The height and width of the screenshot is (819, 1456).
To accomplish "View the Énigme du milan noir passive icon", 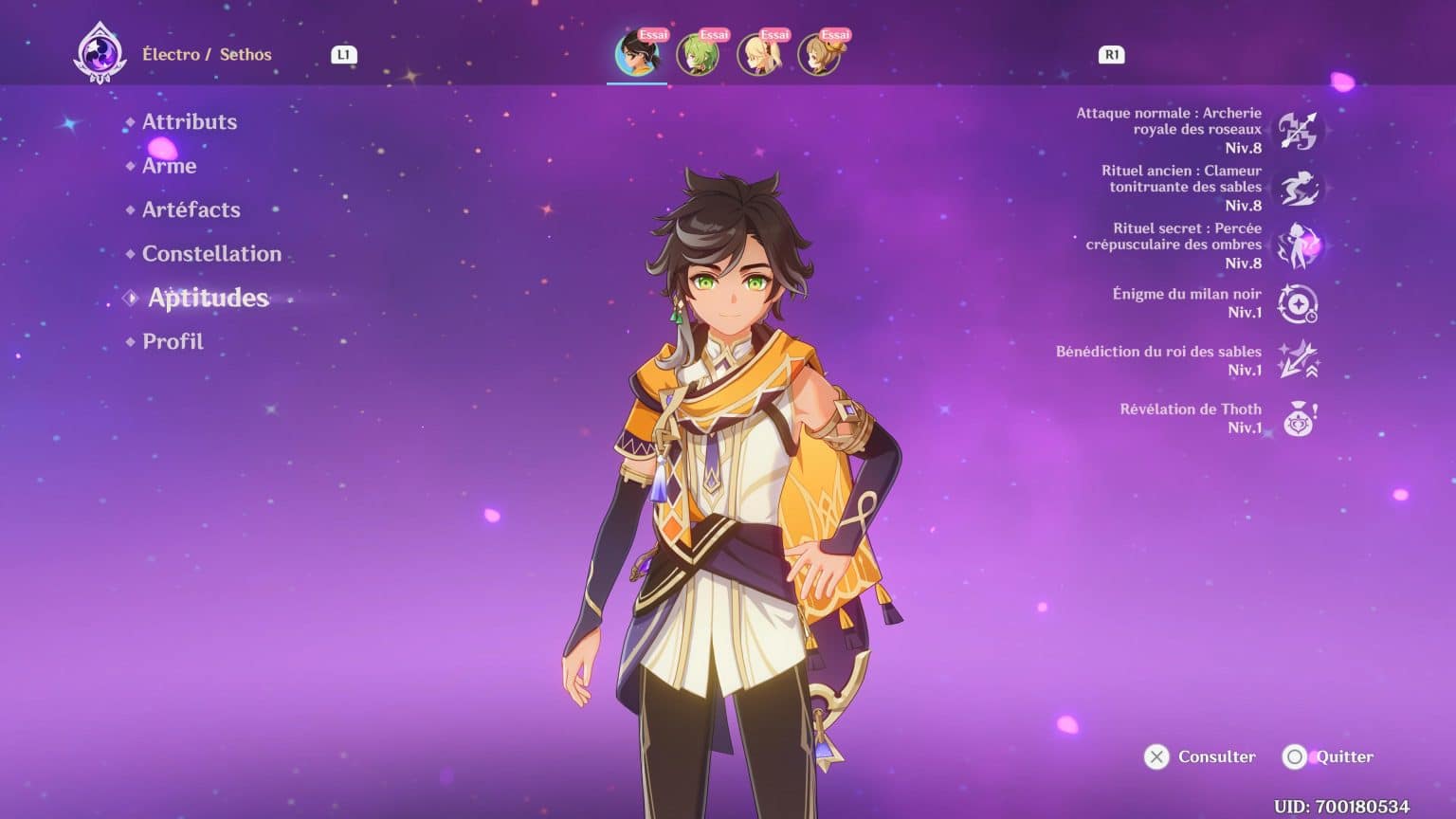I will point(1299,304).
